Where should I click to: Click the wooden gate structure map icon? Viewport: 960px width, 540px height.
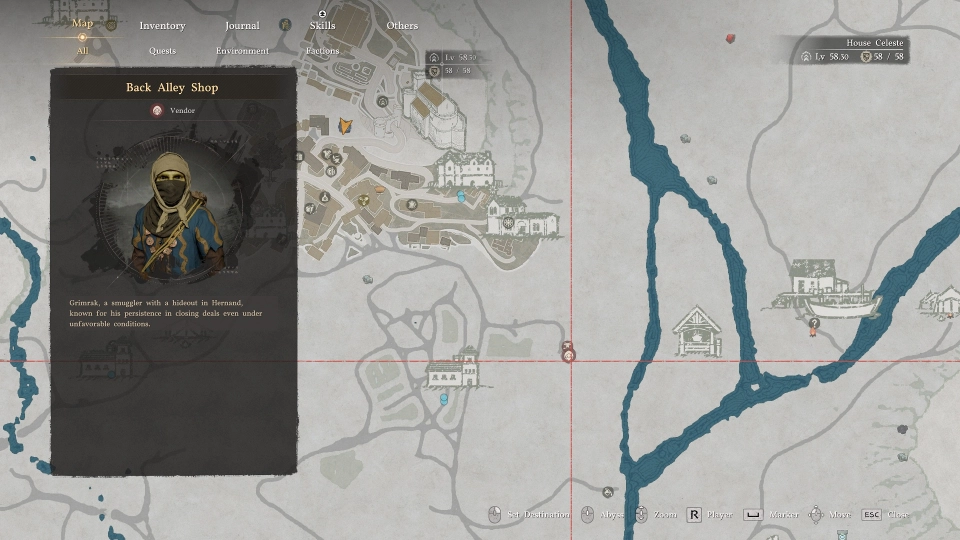tap(696, 332)
